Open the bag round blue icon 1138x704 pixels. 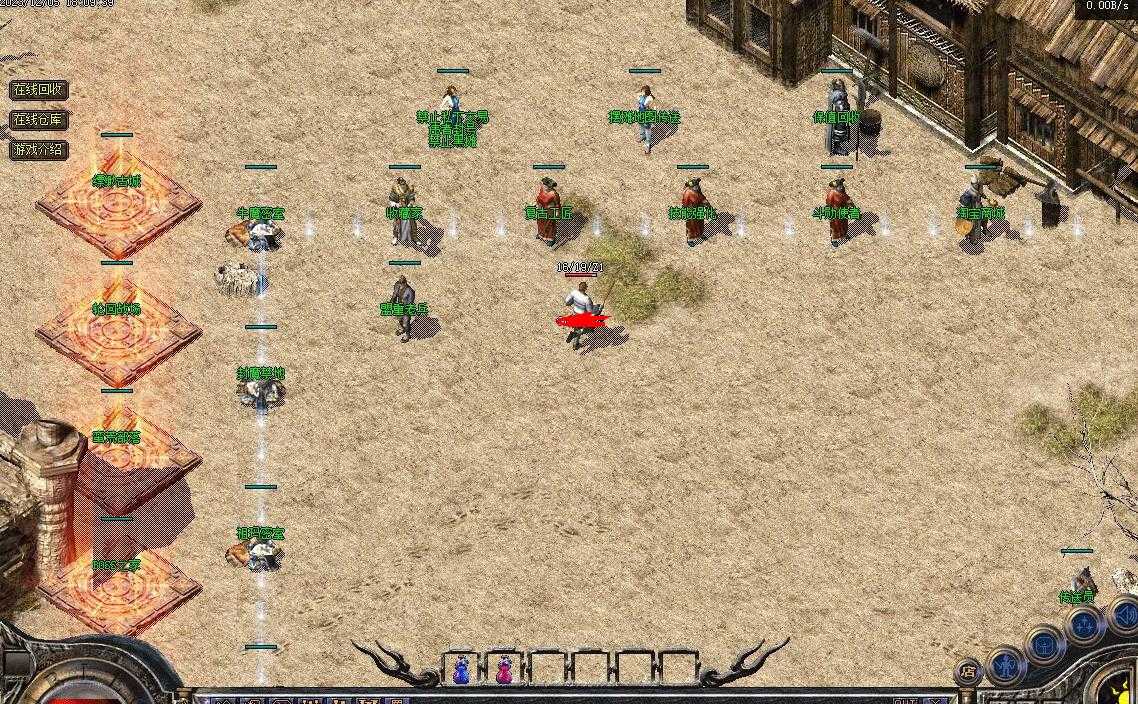coord(1046,644)
